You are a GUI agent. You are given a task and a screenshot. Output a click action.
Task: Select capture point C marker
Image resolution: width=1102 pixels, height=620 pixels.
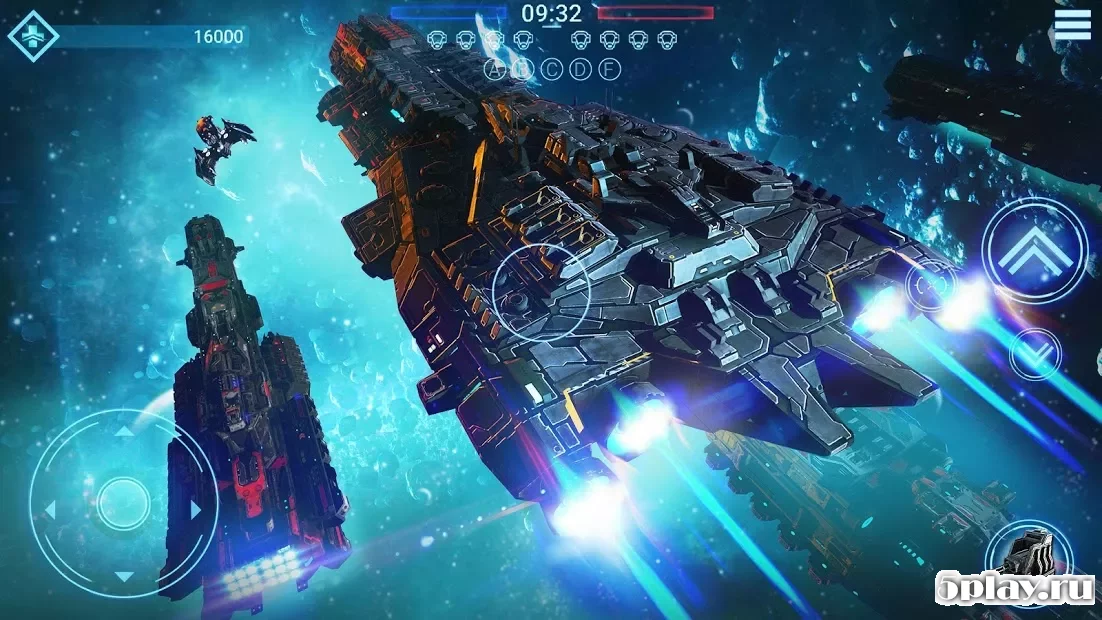pyautogui.click(x=551, y=69)
